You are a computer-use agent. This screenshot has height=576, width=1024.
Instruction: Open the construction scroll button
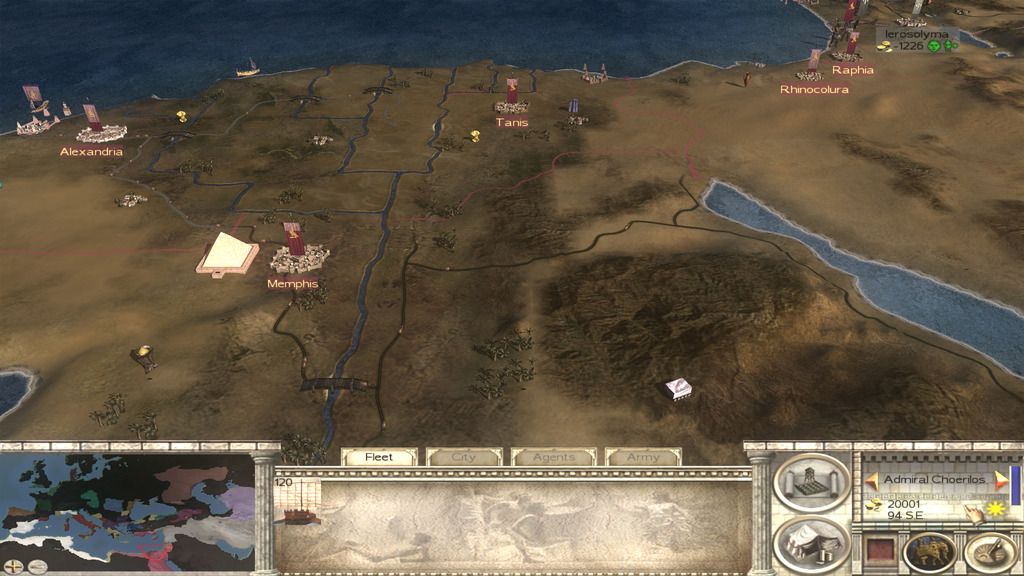point(812,482)
